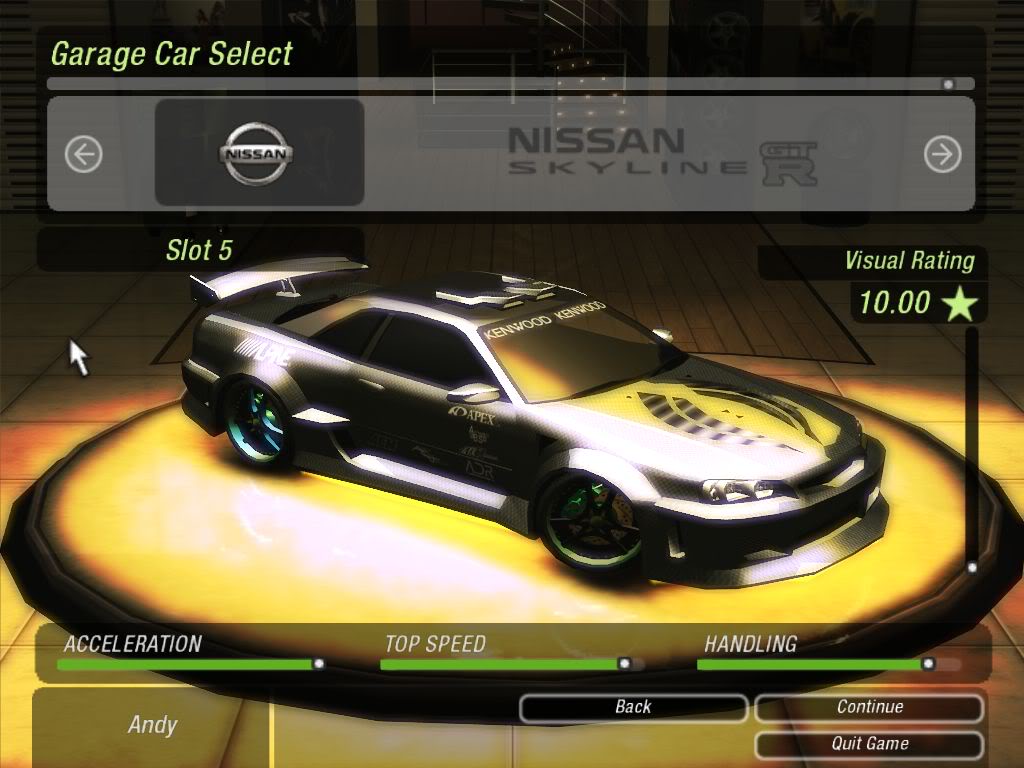Select the Nissan logo car tile
1024x768 pixels.
pos(258,153)
